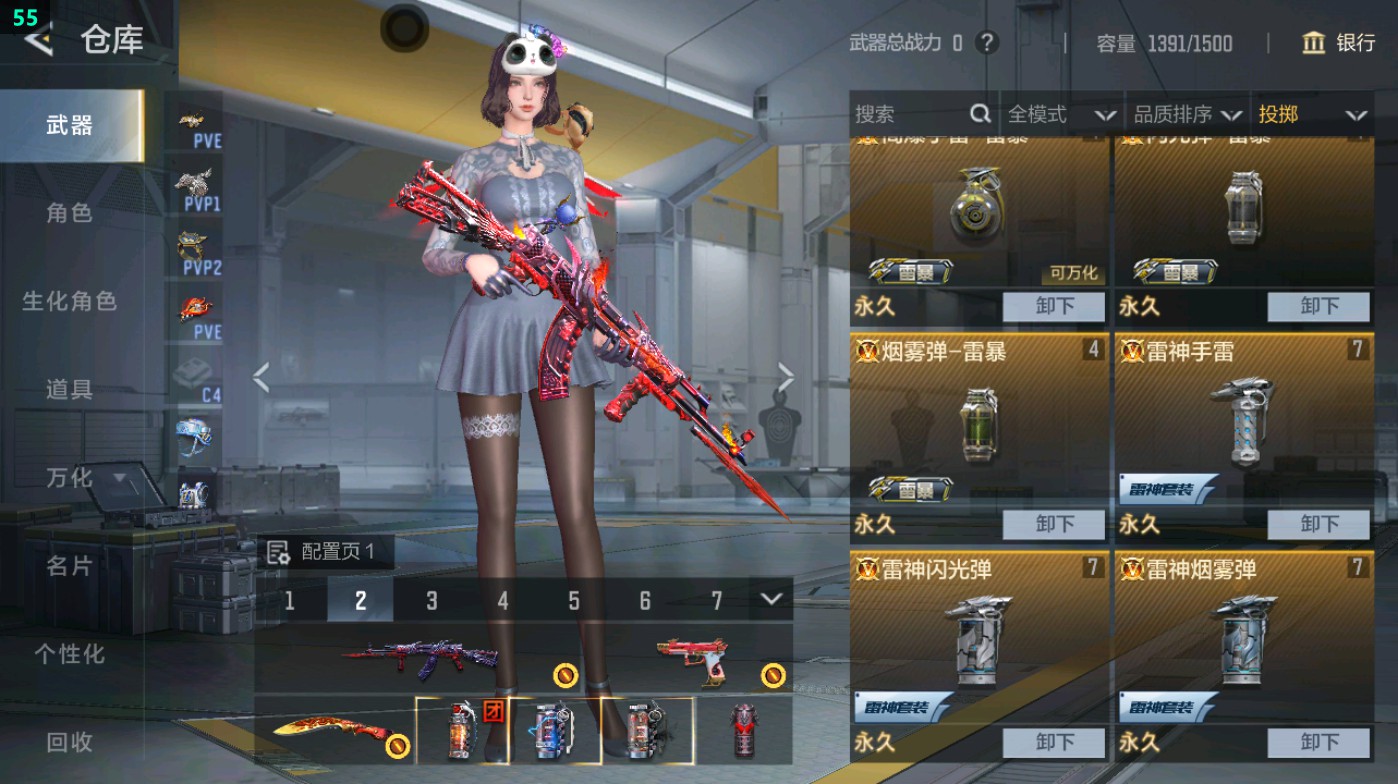Image resolution: width=1398 pixels, height=784 pixels.
Task: Open the 银行 bank
Action: pyautogui.click(x=1340, y=43)
